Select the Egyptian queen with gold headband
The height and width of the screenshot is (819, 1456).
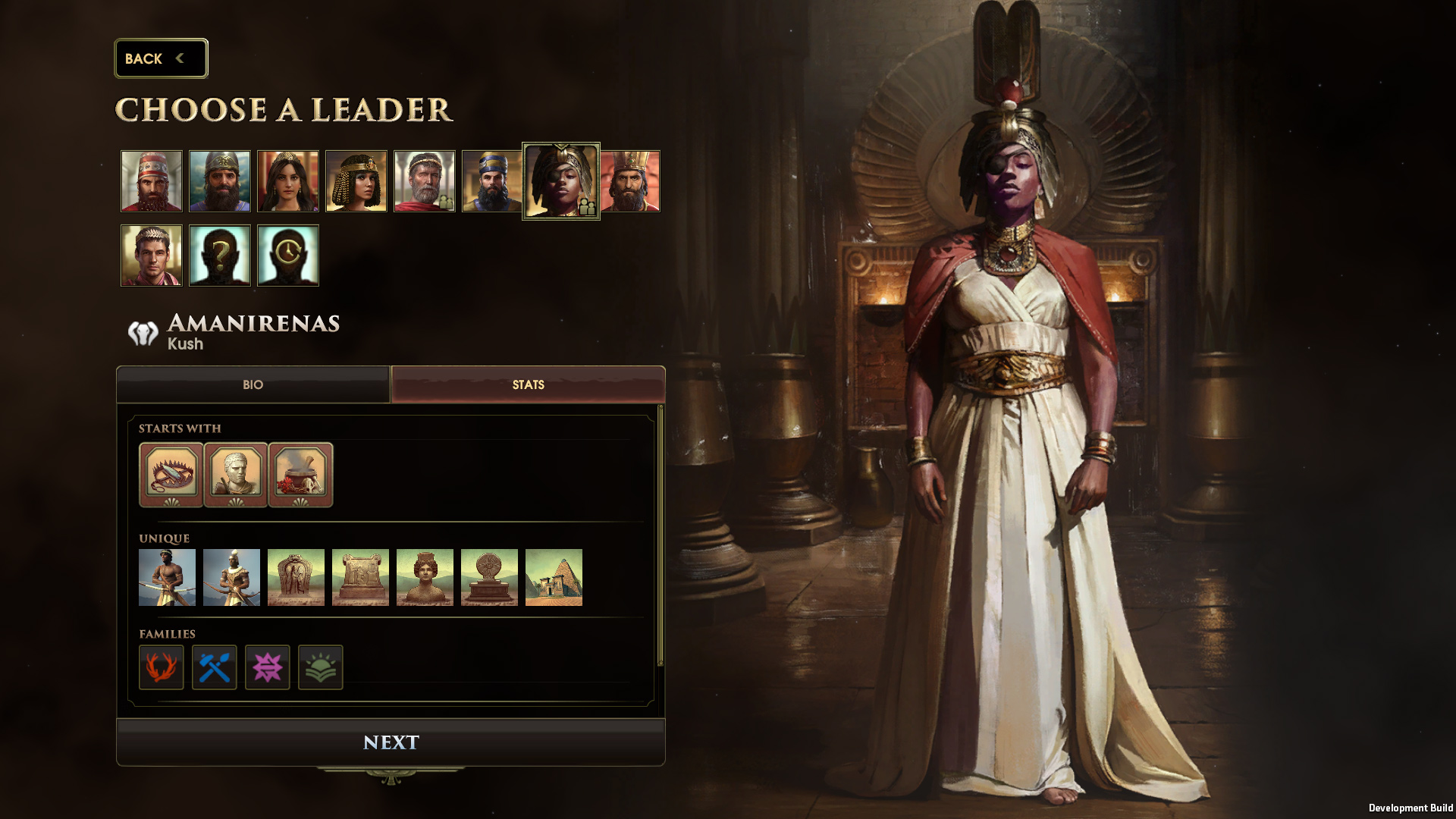[x=356, y=181]
